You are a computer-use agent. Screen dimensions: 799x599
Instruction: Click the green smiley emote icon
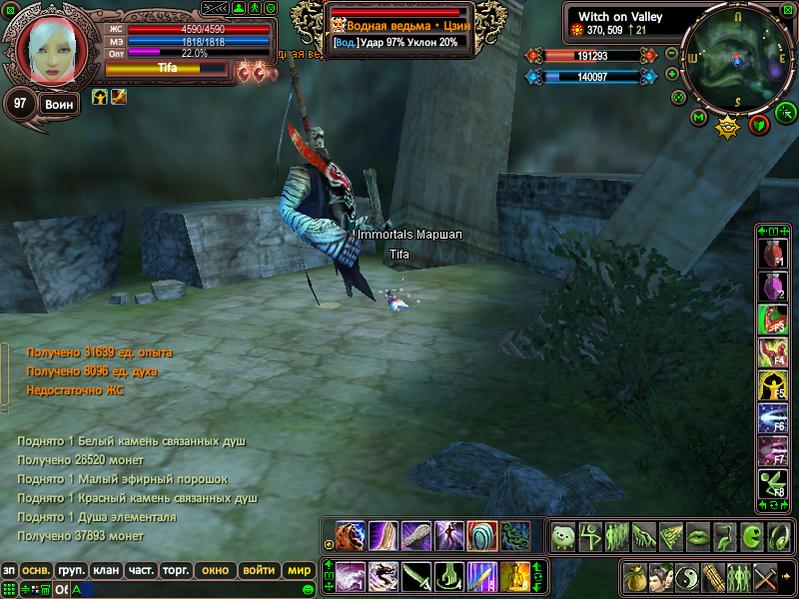click(x=563, y=535)
